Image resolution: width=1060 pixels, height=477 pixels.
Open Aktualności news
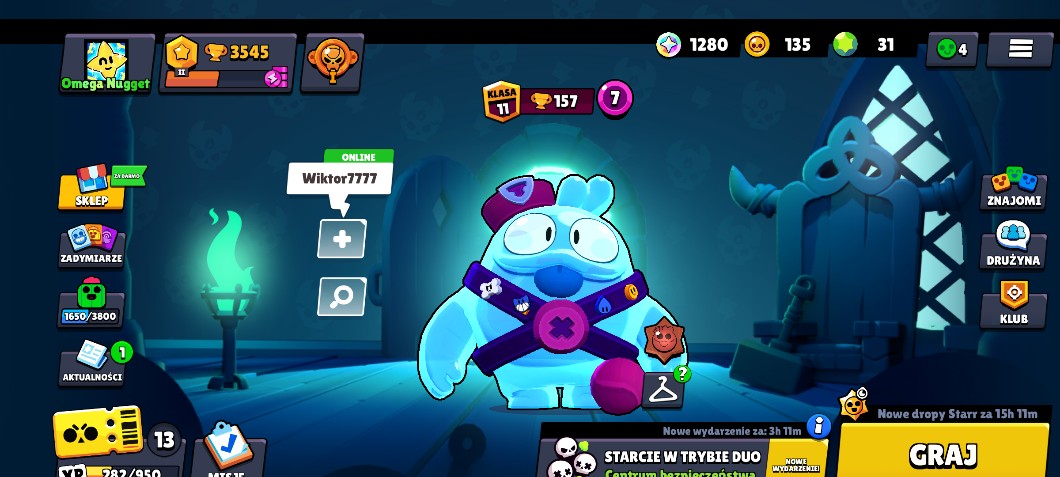coord(92,362)
